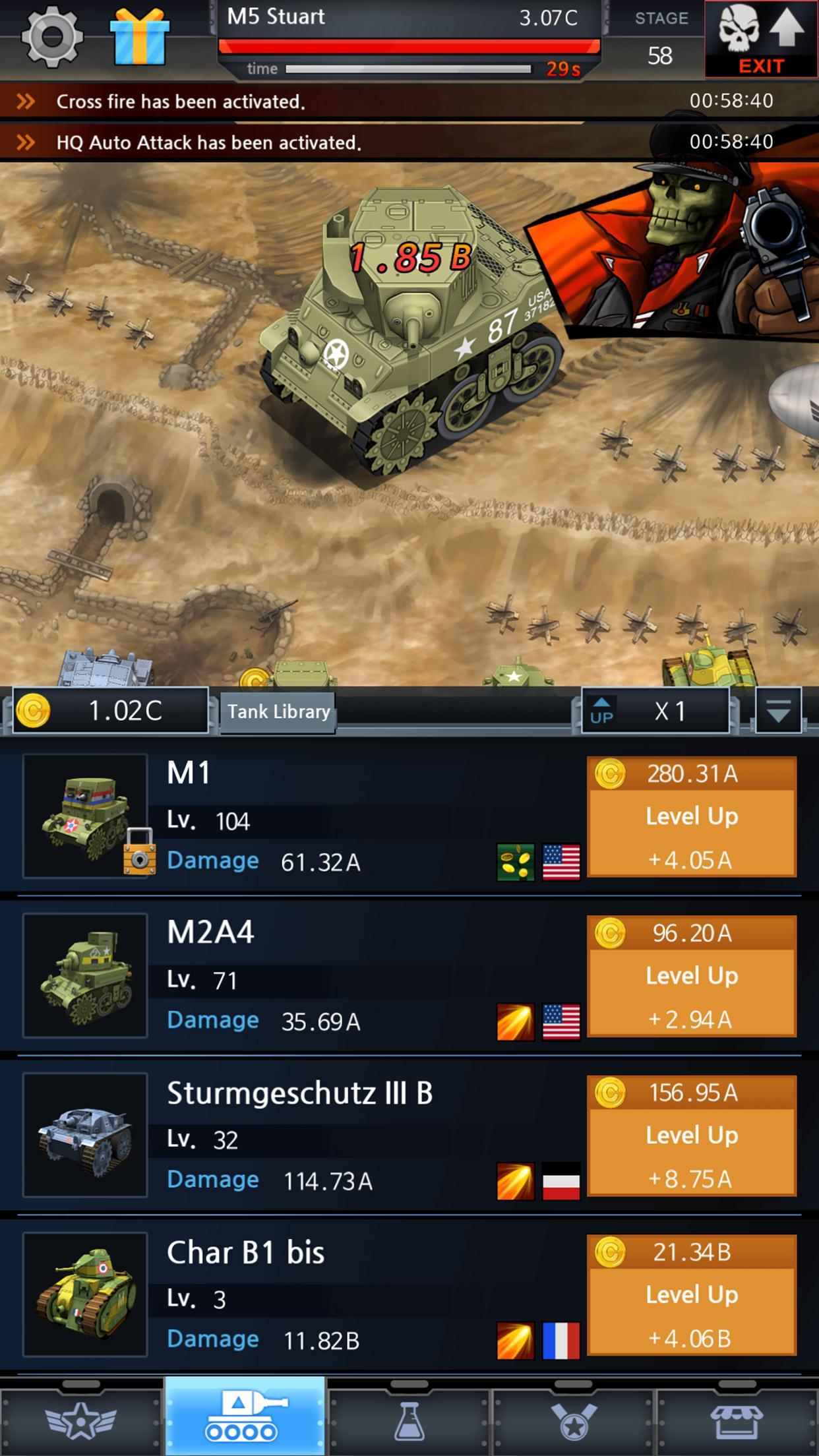Open the Tank Library

coord(278,712)
